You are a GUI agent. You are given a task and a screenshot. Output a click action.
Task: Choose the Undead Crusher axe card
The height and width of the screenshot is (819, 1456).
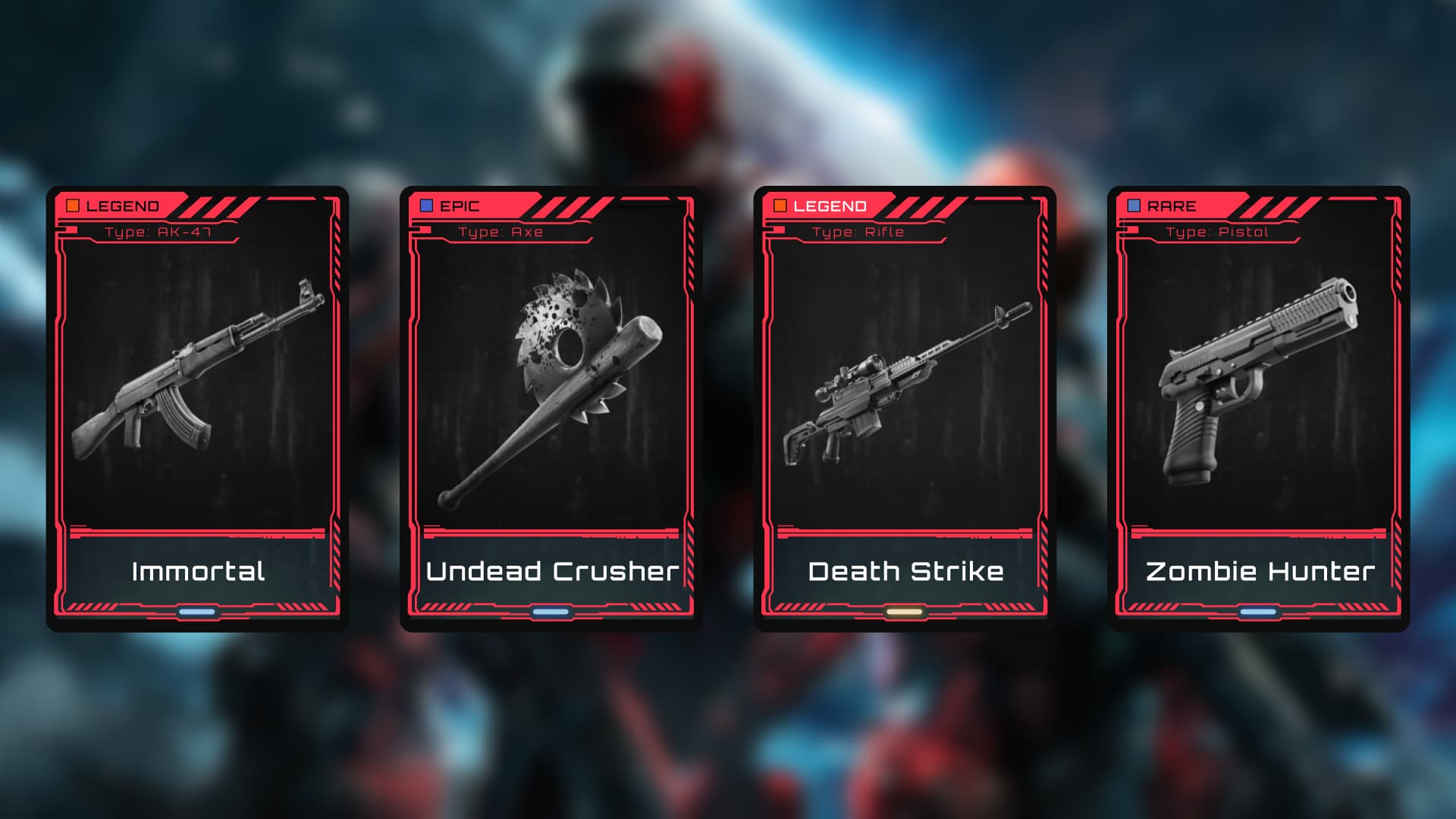551,408
